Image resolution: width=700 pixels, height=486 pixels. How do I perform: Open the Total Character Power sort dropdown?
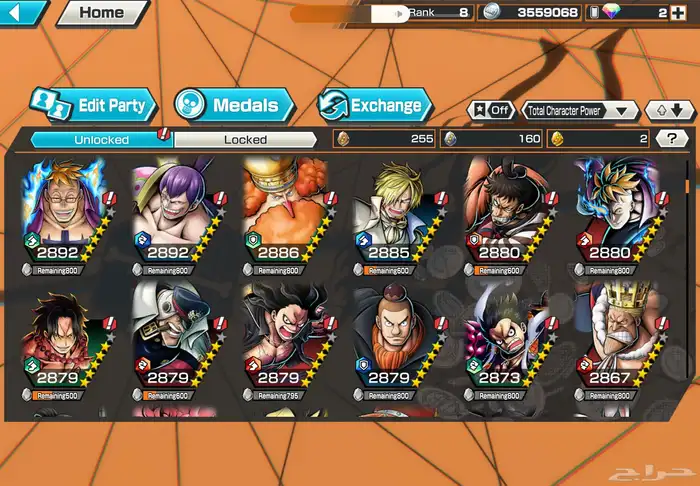click(x=581, y=111)
